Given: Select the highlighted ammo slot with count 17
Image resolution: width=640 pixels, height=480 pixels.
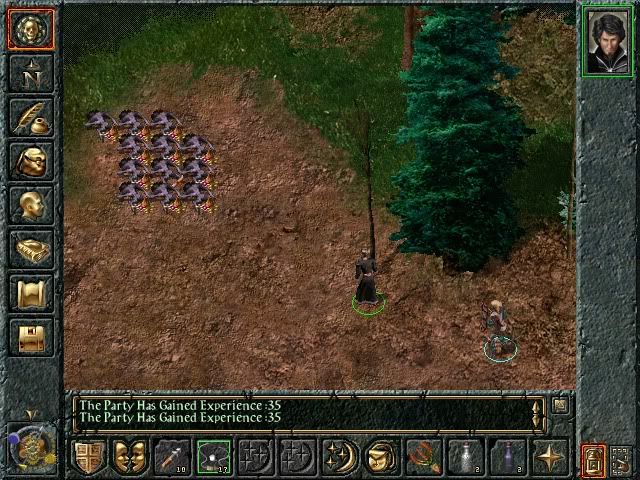Looking at the screenshot, I should [213, 456].
